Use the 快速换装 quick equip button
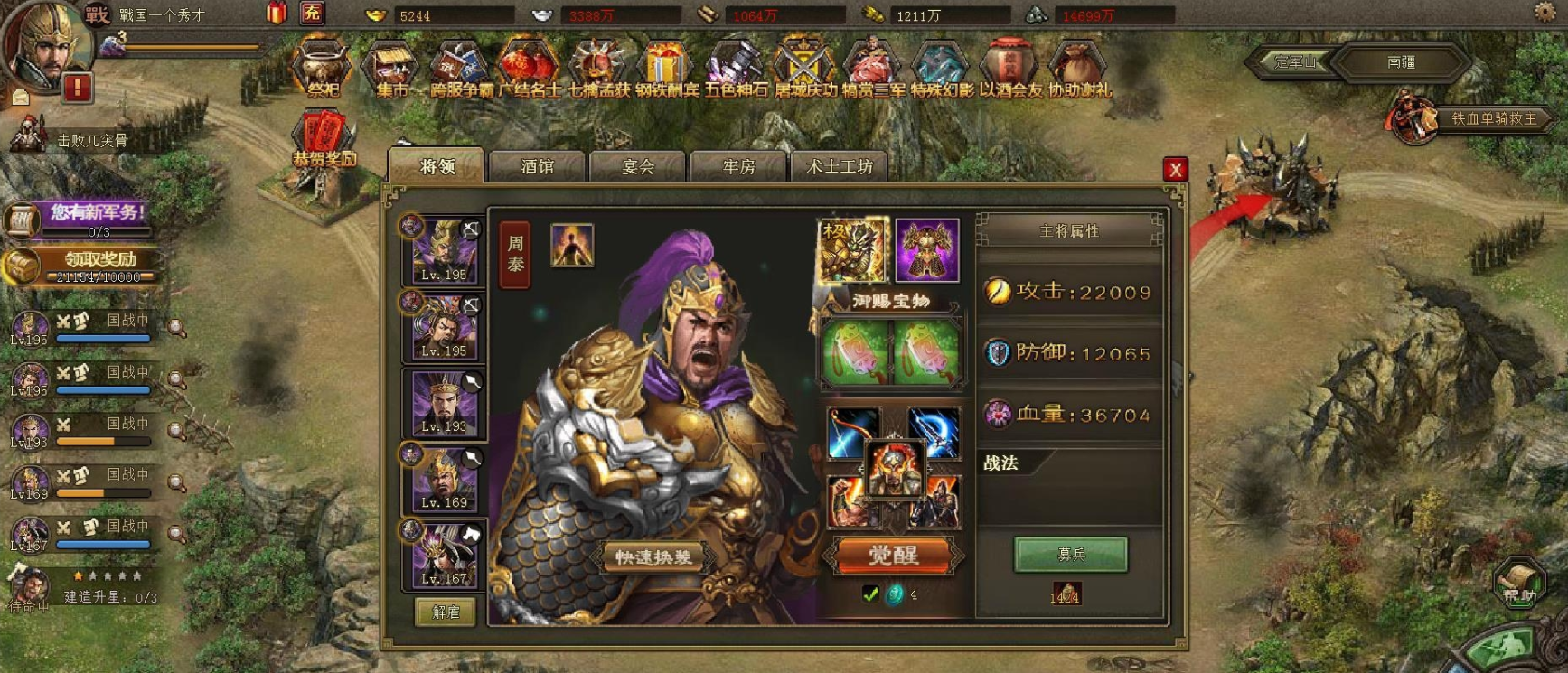1568x673 pixels. tap(653, 557)
